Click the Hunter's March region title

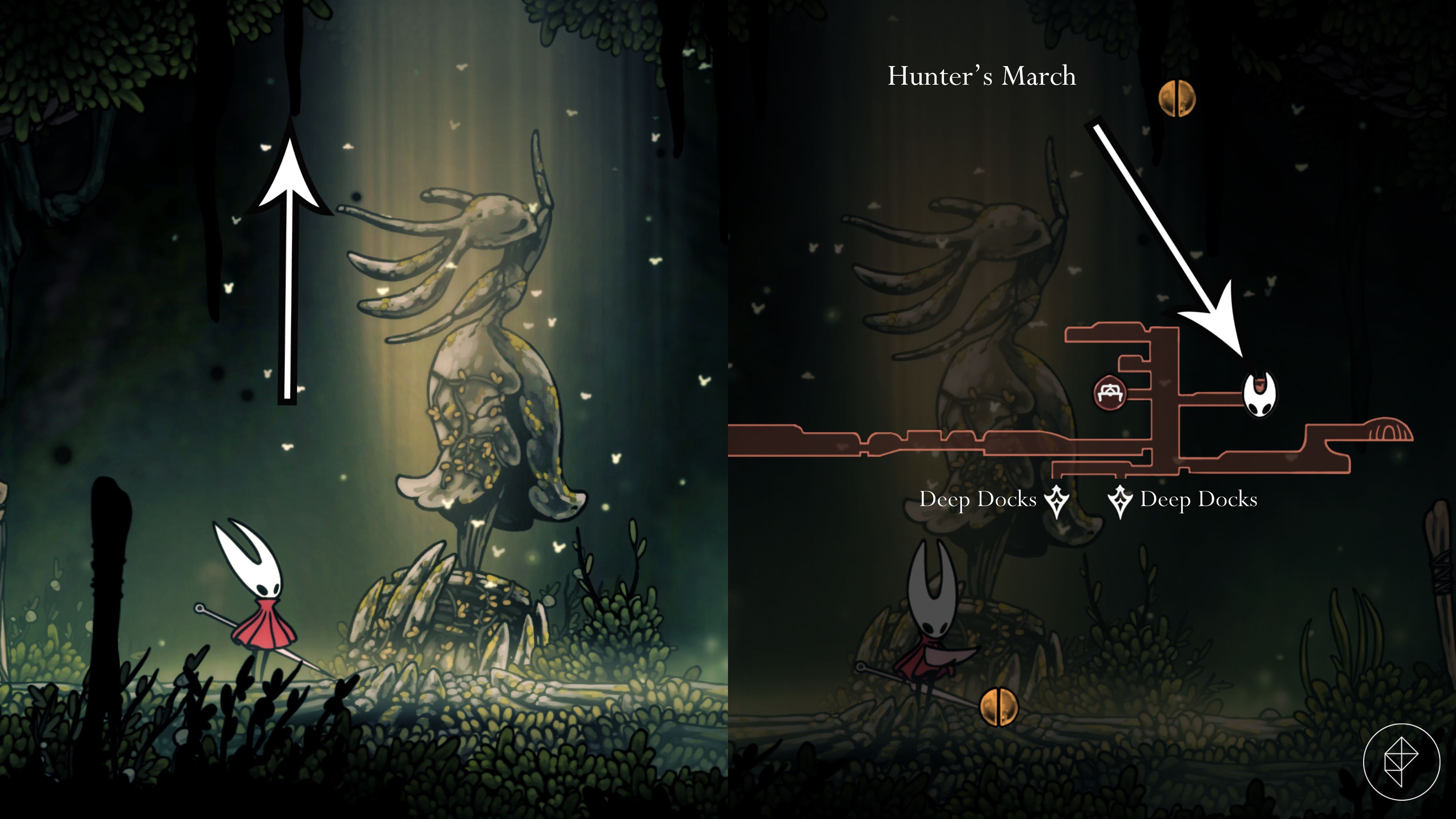point(982,76)
